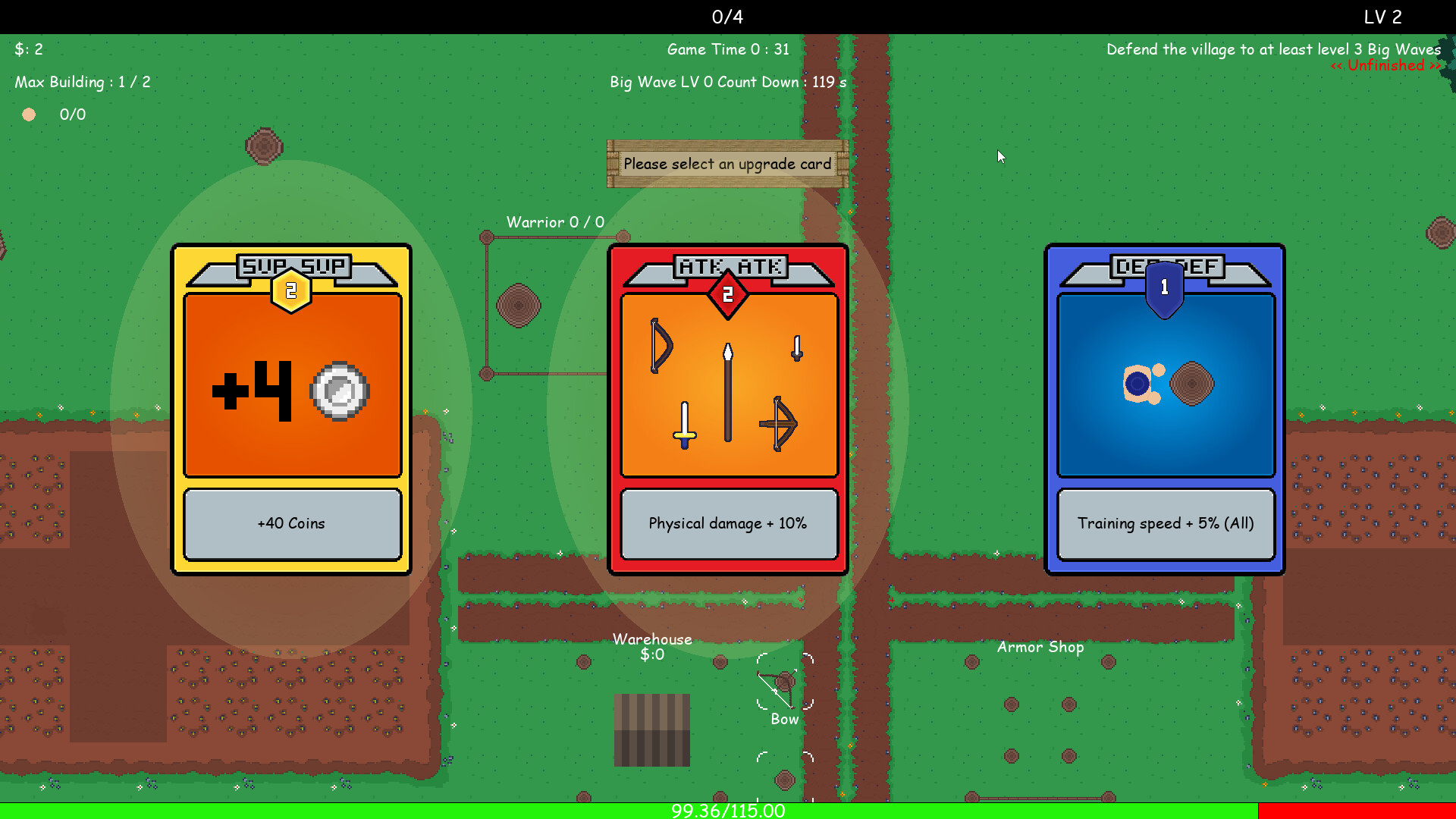Click the LV 2 indicator in top bar
This screenshot has height=819, width=1456.
1382,17
